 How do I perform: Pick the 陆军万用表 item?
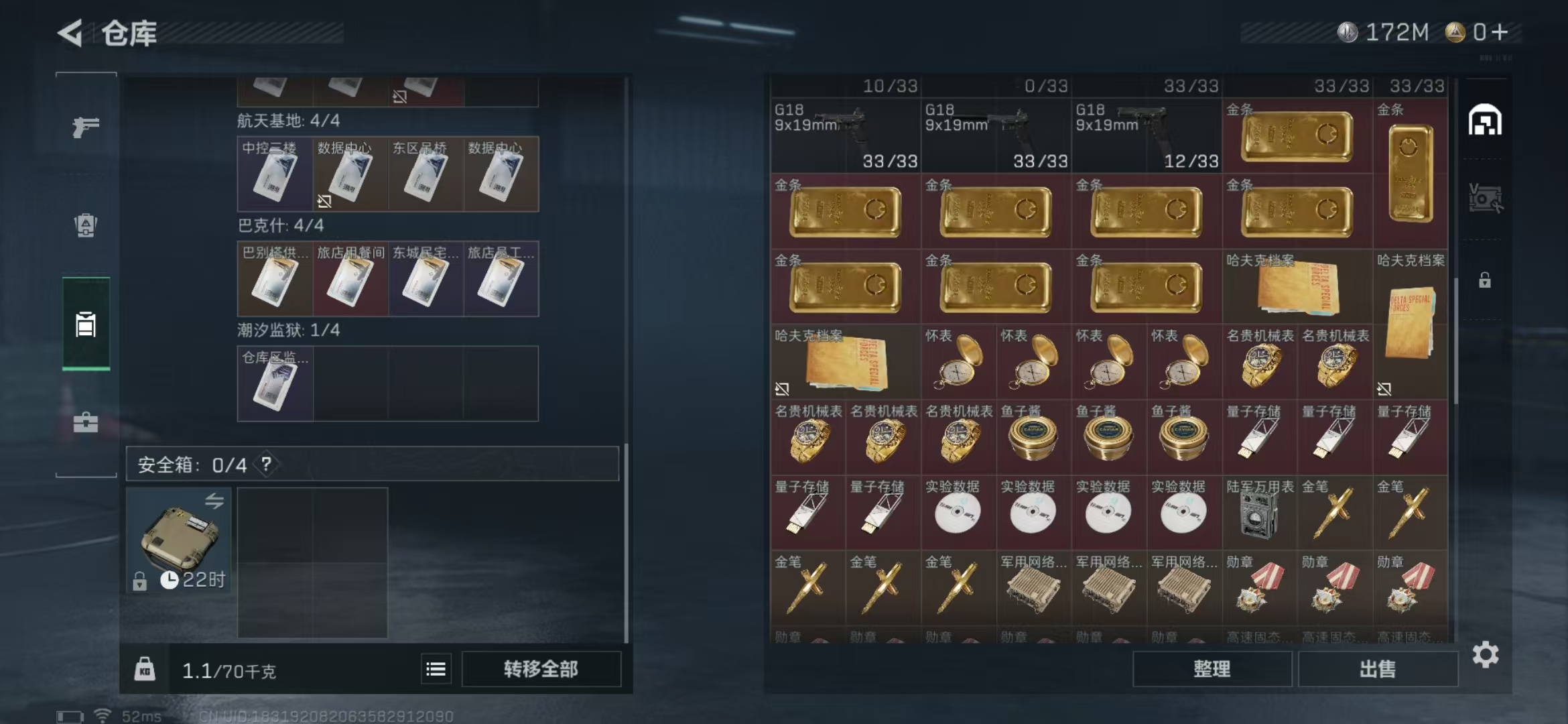[x=1259, y=514]
